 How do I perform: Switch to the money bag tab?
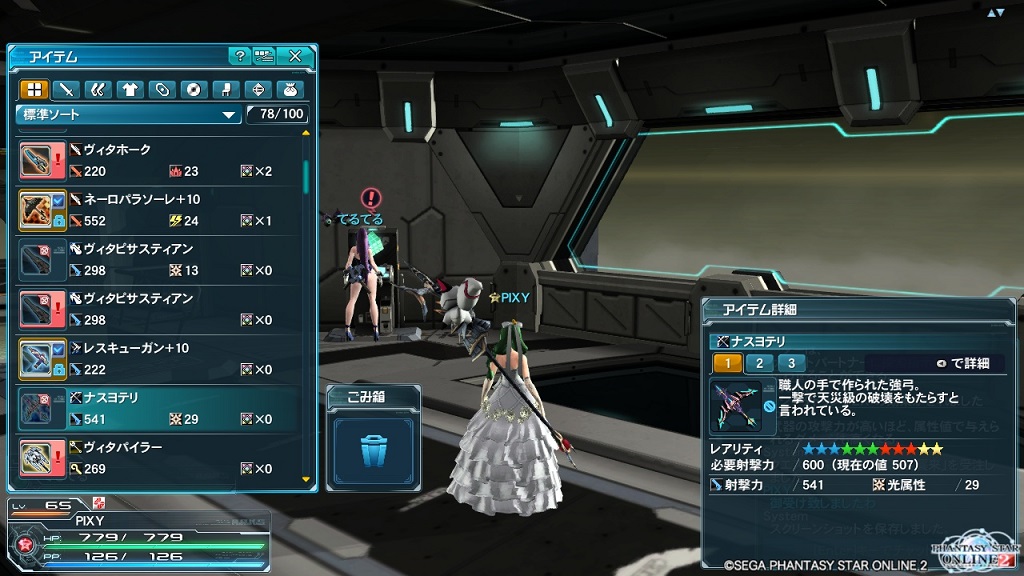(x=289, y=89)
